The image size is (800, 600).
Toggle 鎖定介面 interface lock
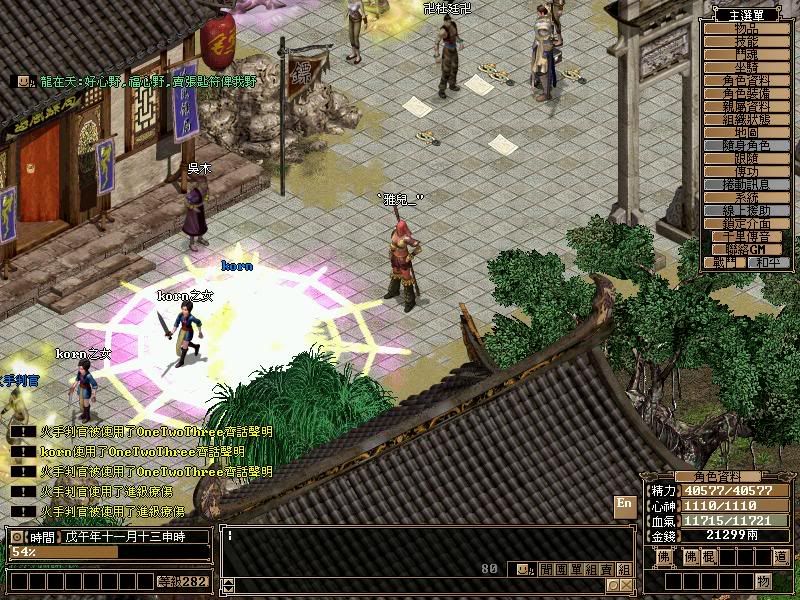coord(747,224)
